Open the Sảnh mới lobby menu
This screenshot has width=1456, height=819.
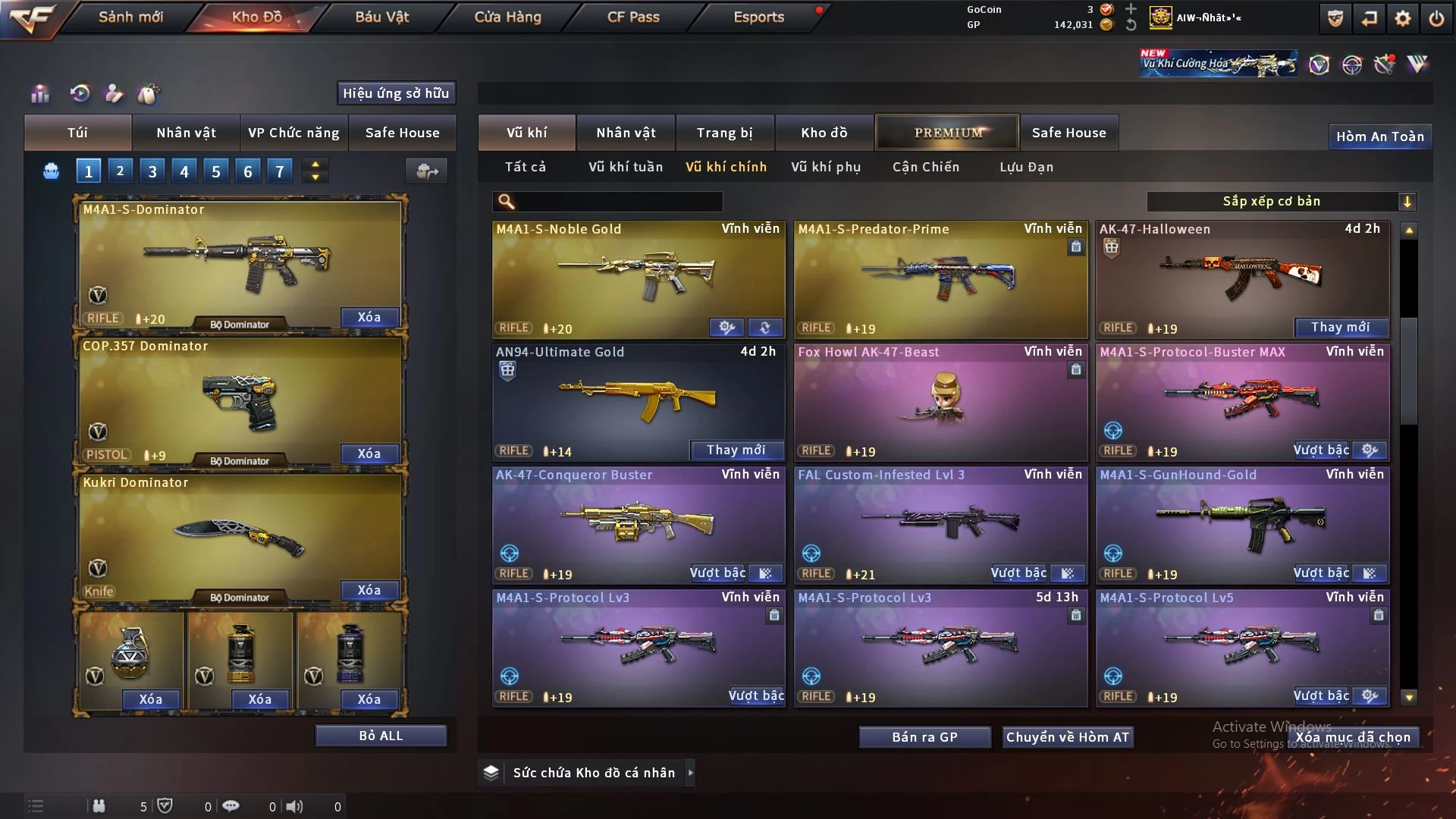click(130, 17)
